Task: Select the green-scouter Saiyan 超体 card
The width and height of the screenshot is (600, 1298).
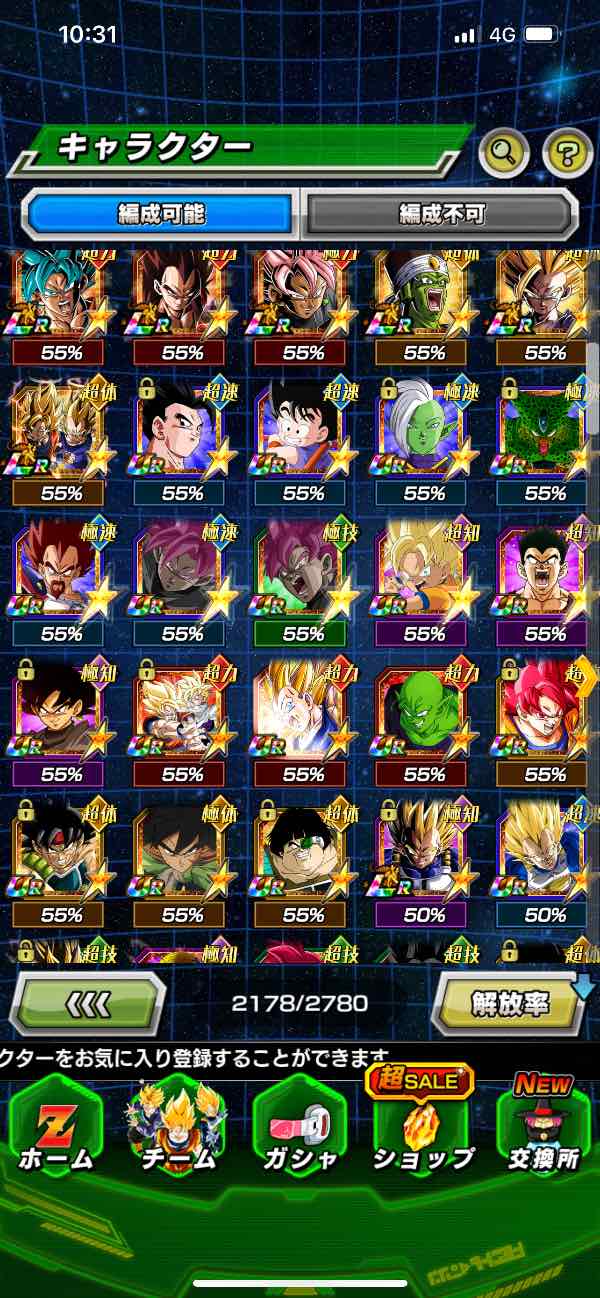Action: click(x=303, y=852)
